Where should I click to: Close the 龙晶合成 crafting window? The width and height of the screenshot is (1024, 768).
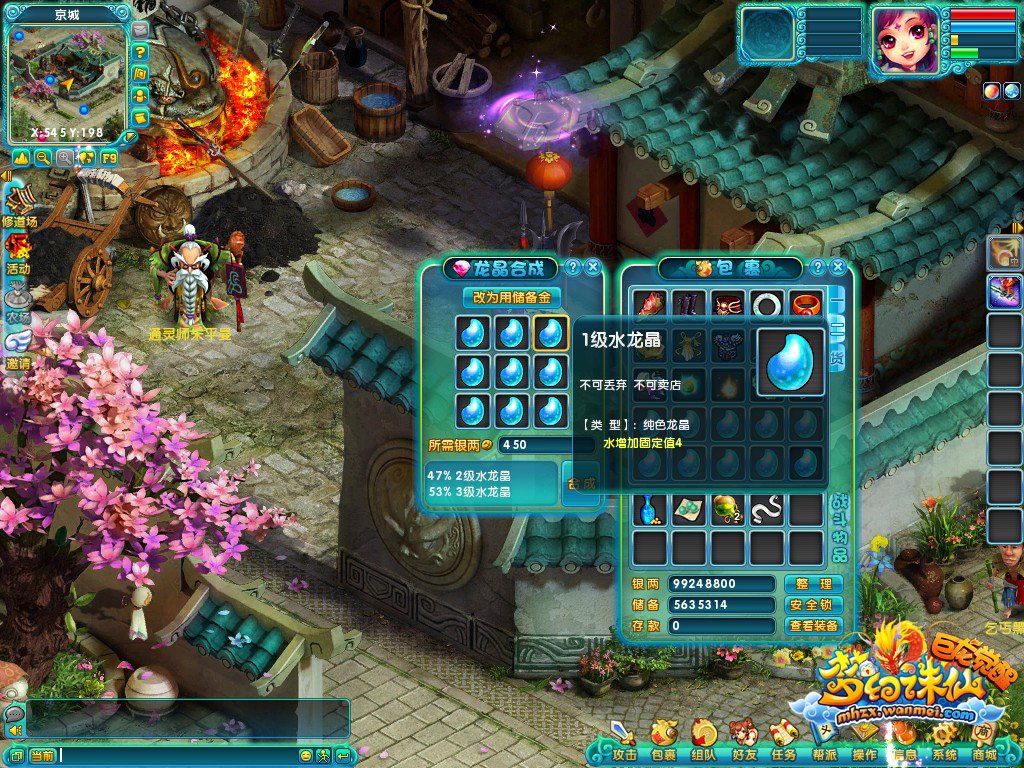point(593,267)
